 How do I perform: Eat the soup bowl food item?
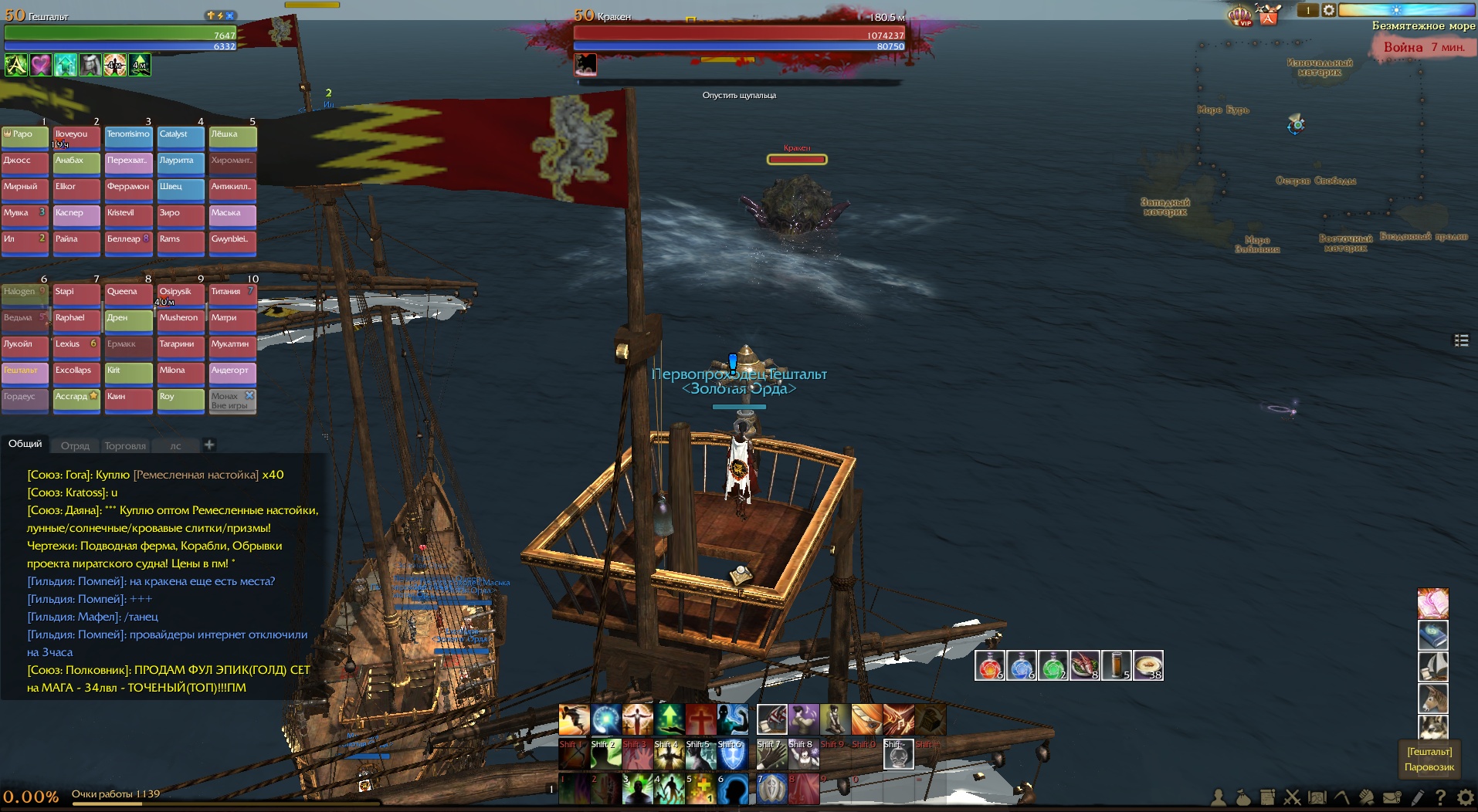[x=1147, y=665]
